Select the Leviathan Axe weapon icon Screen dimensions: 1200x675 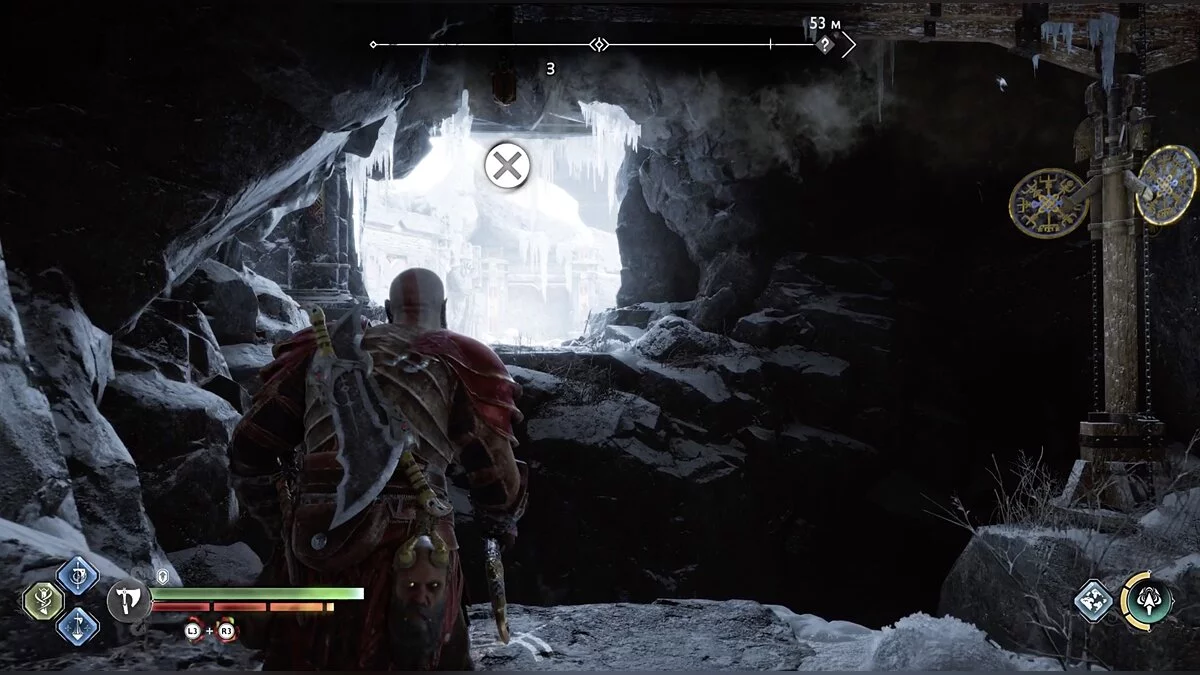click(129, 600)
